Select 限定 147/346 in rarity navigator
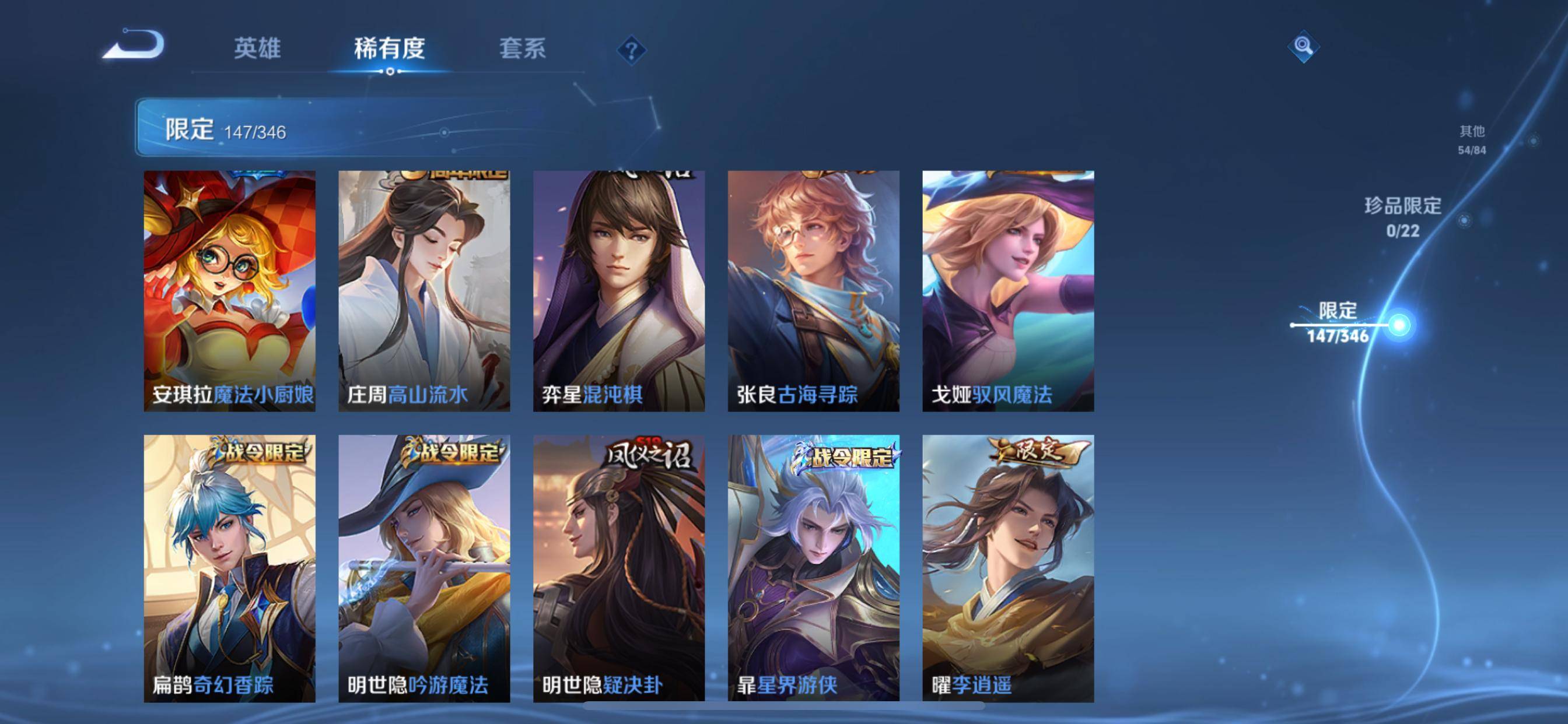Image resolution: width=1568 pixels, height=724 pixels. click(1338, 322)
